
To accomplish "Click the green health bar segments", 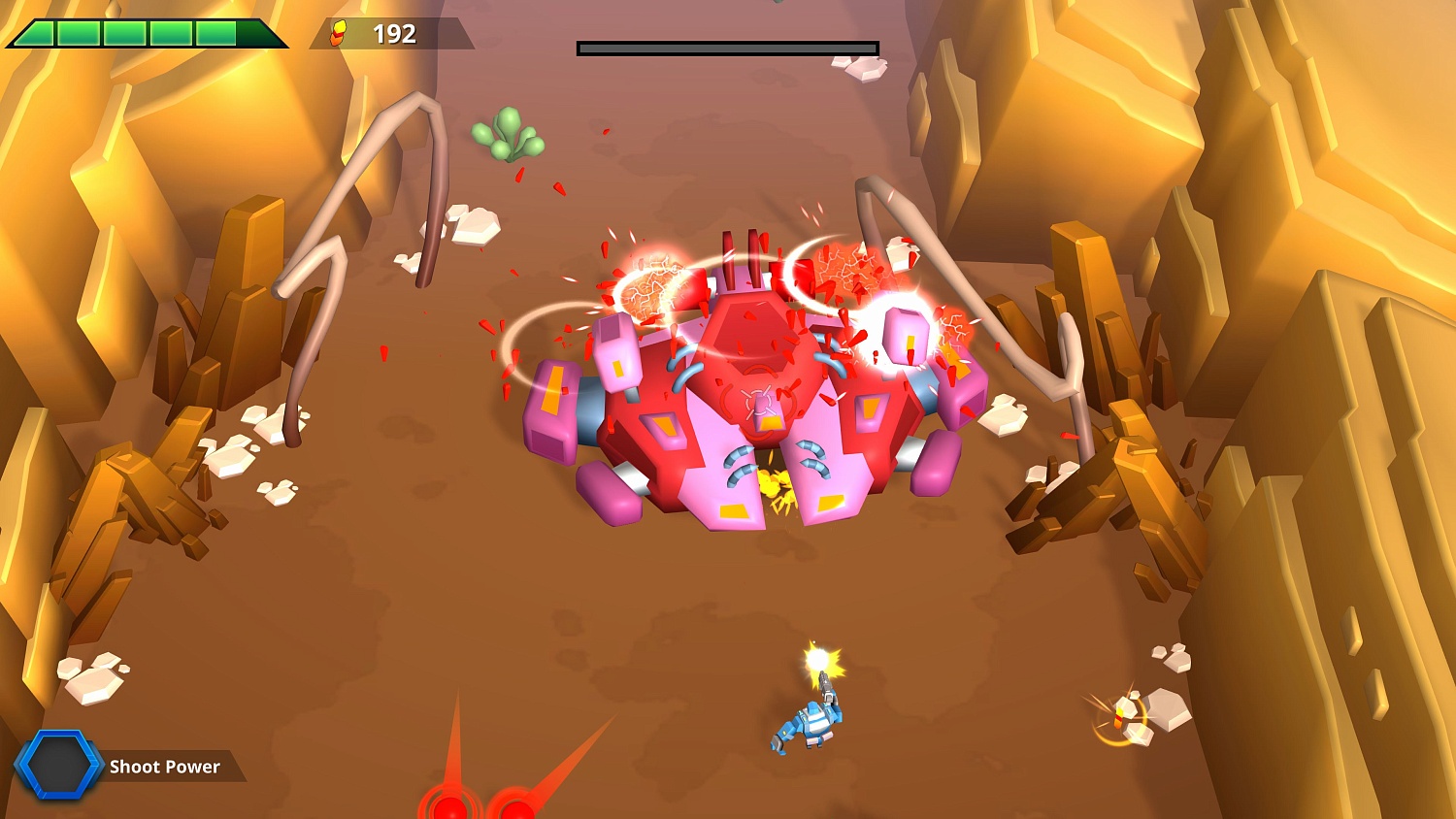I will point(136,31).
